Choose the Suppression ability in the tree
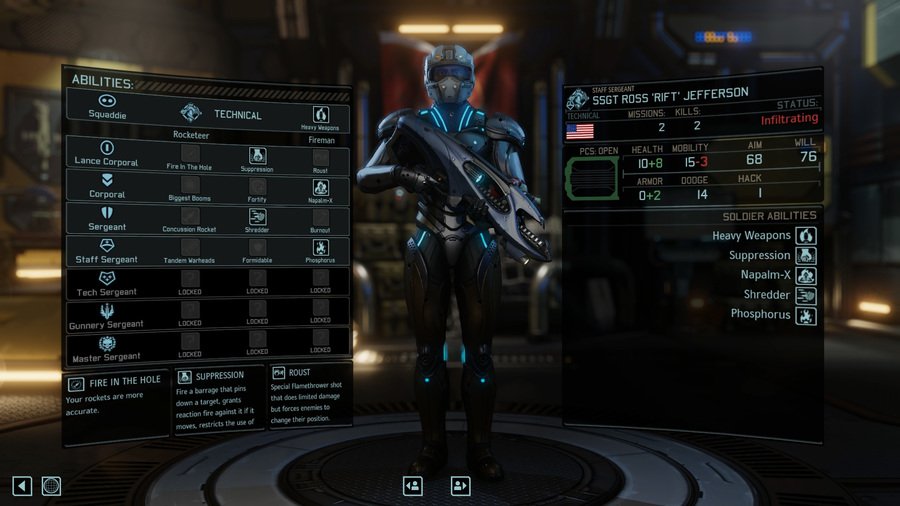 (x=257, y=155)
